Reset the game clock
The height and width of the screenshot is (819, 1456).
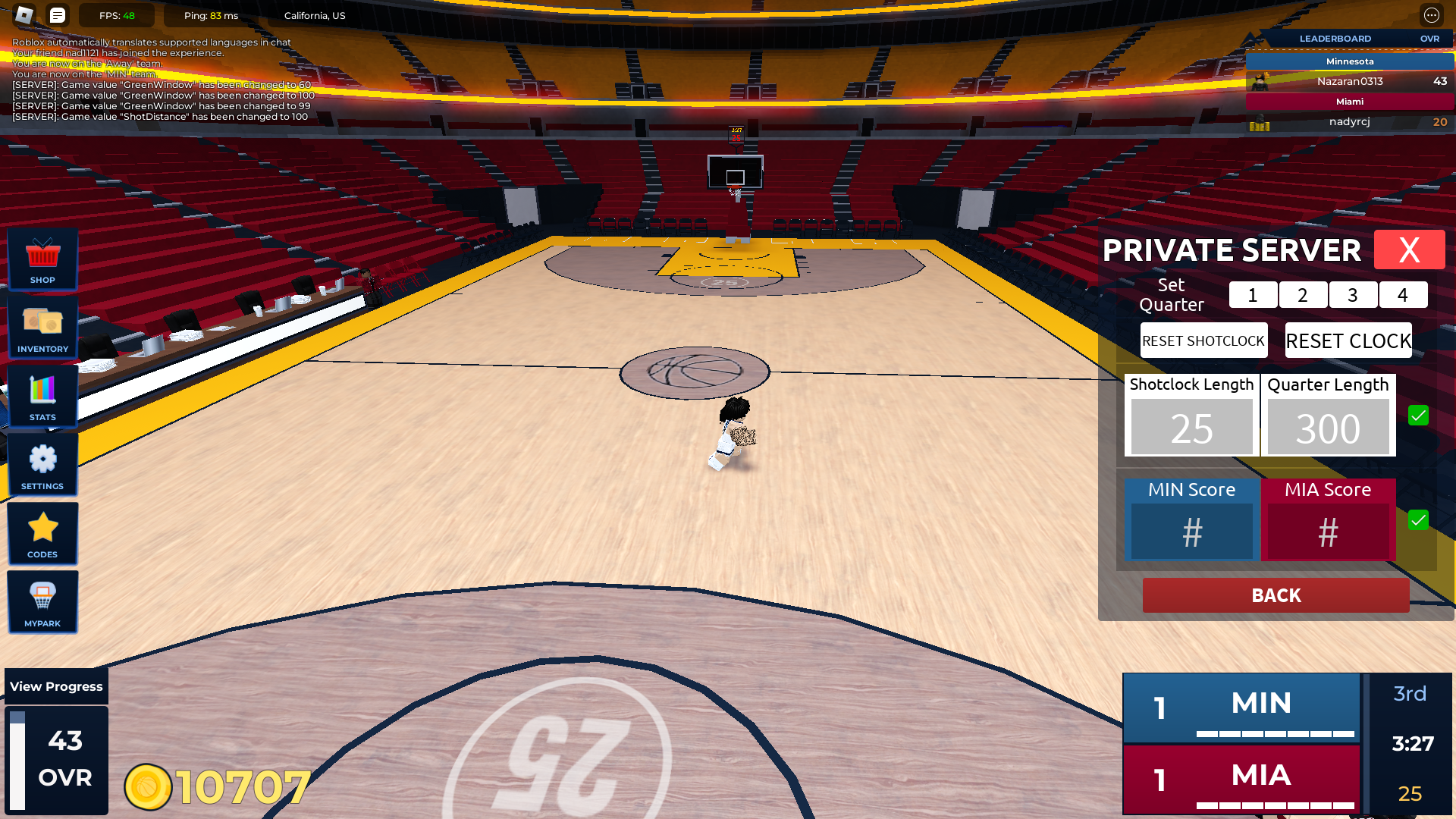1348,340
